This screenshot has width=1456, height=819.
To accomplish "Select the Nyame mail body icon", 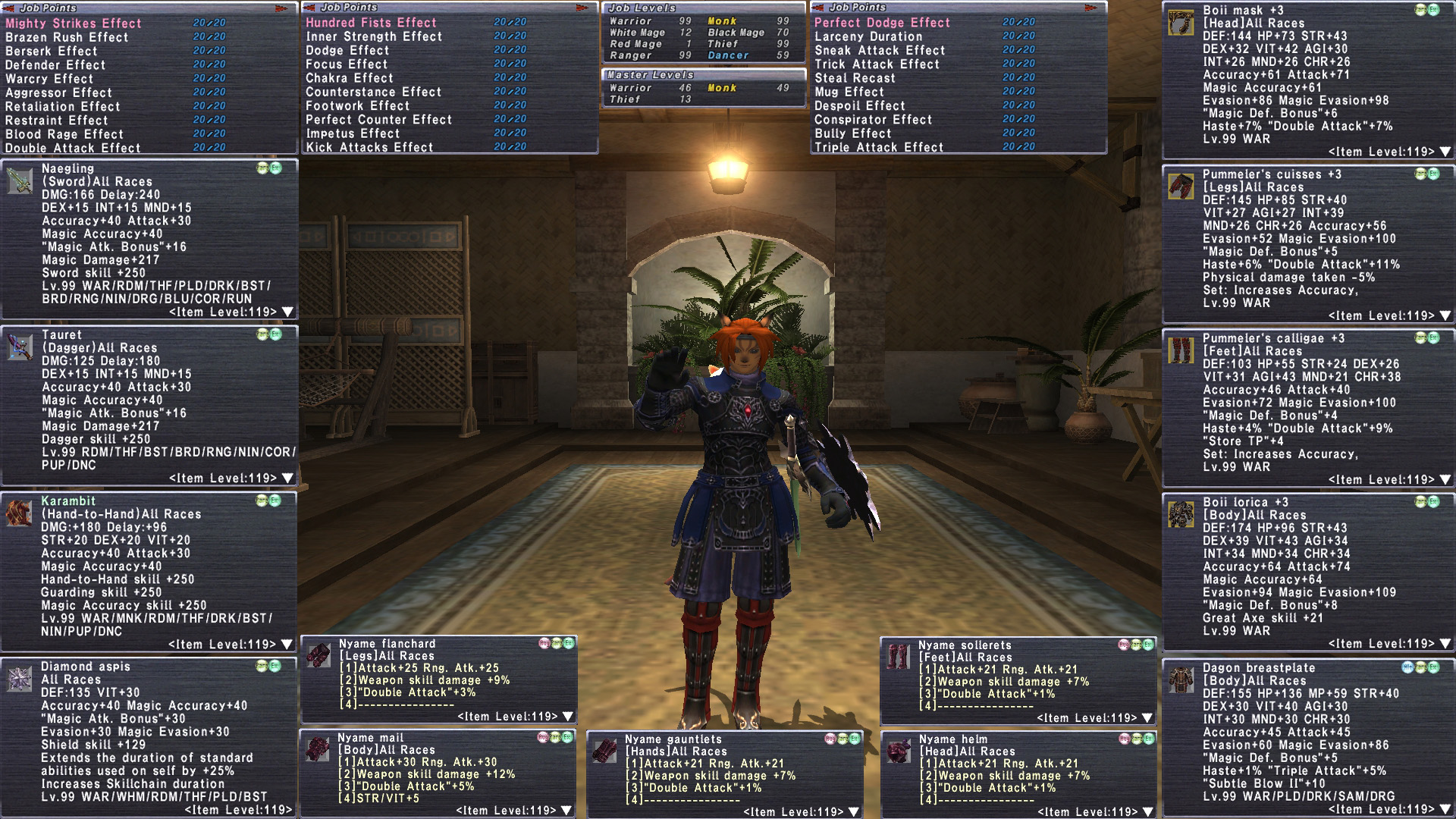I will (317, 749).
